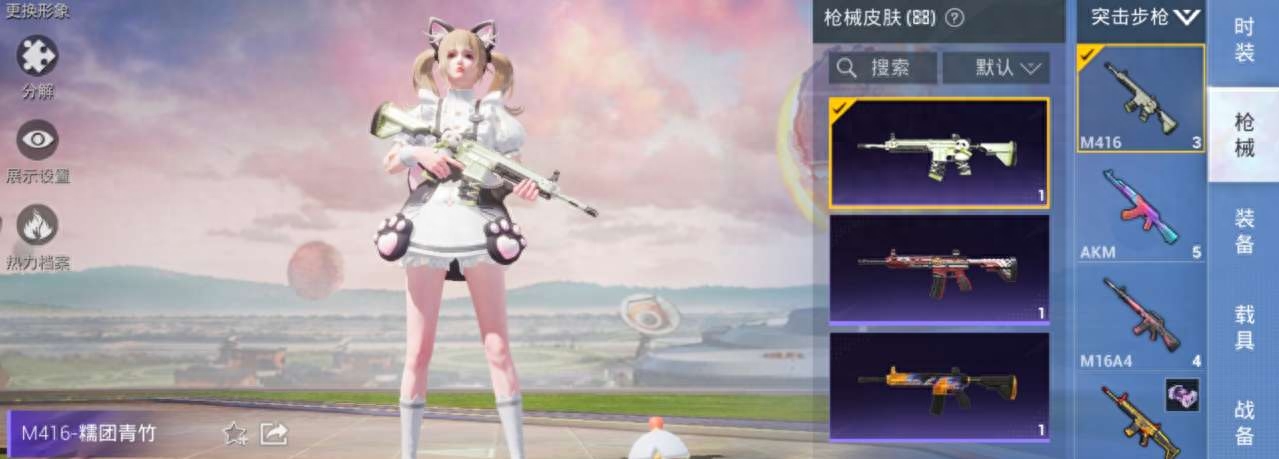
Task: Pick the orange and black M416 skin
Action: pos(939,386)
